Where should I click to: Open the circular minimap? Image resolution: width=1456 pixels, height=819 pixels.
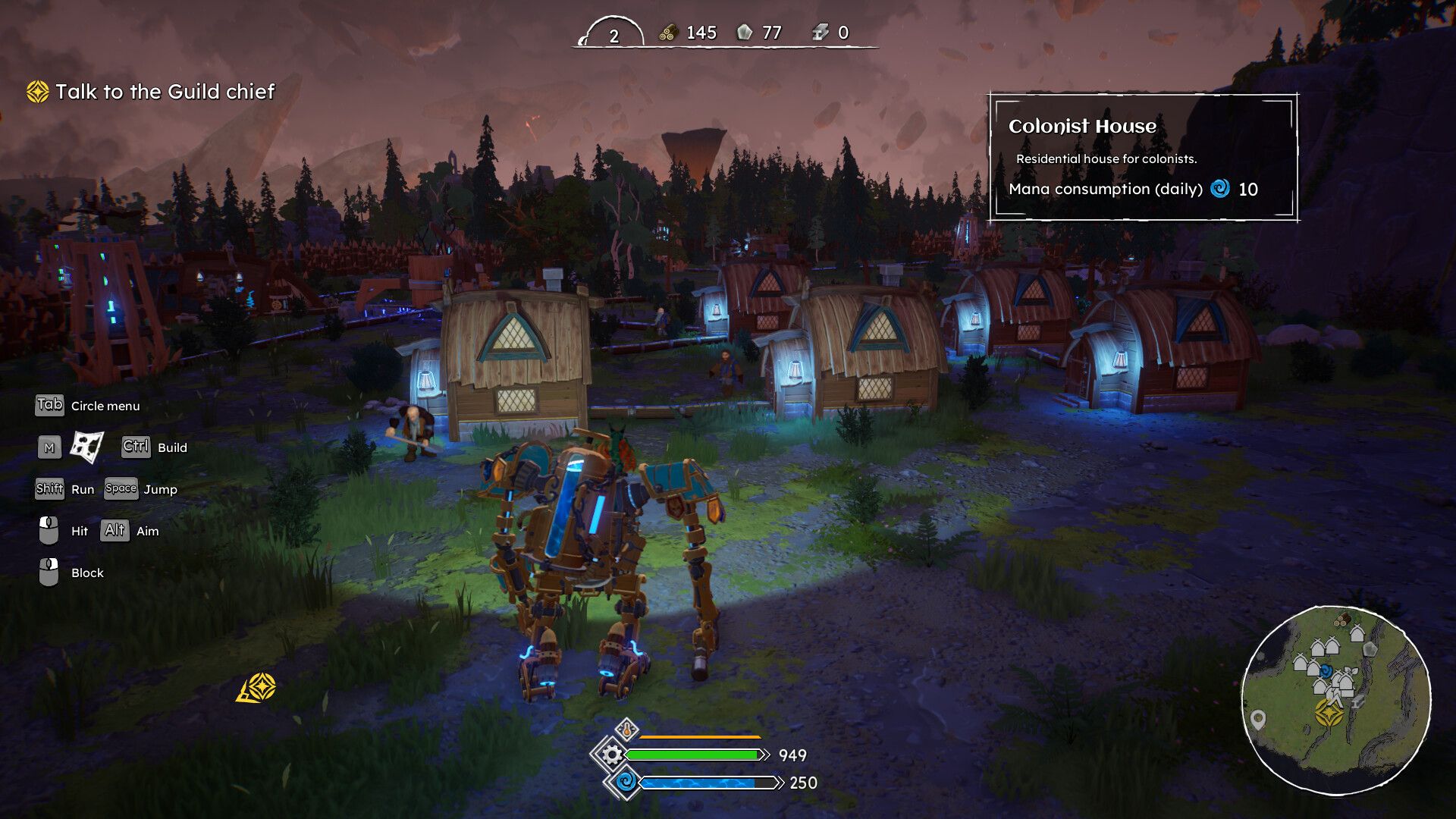click(1336, 699)
